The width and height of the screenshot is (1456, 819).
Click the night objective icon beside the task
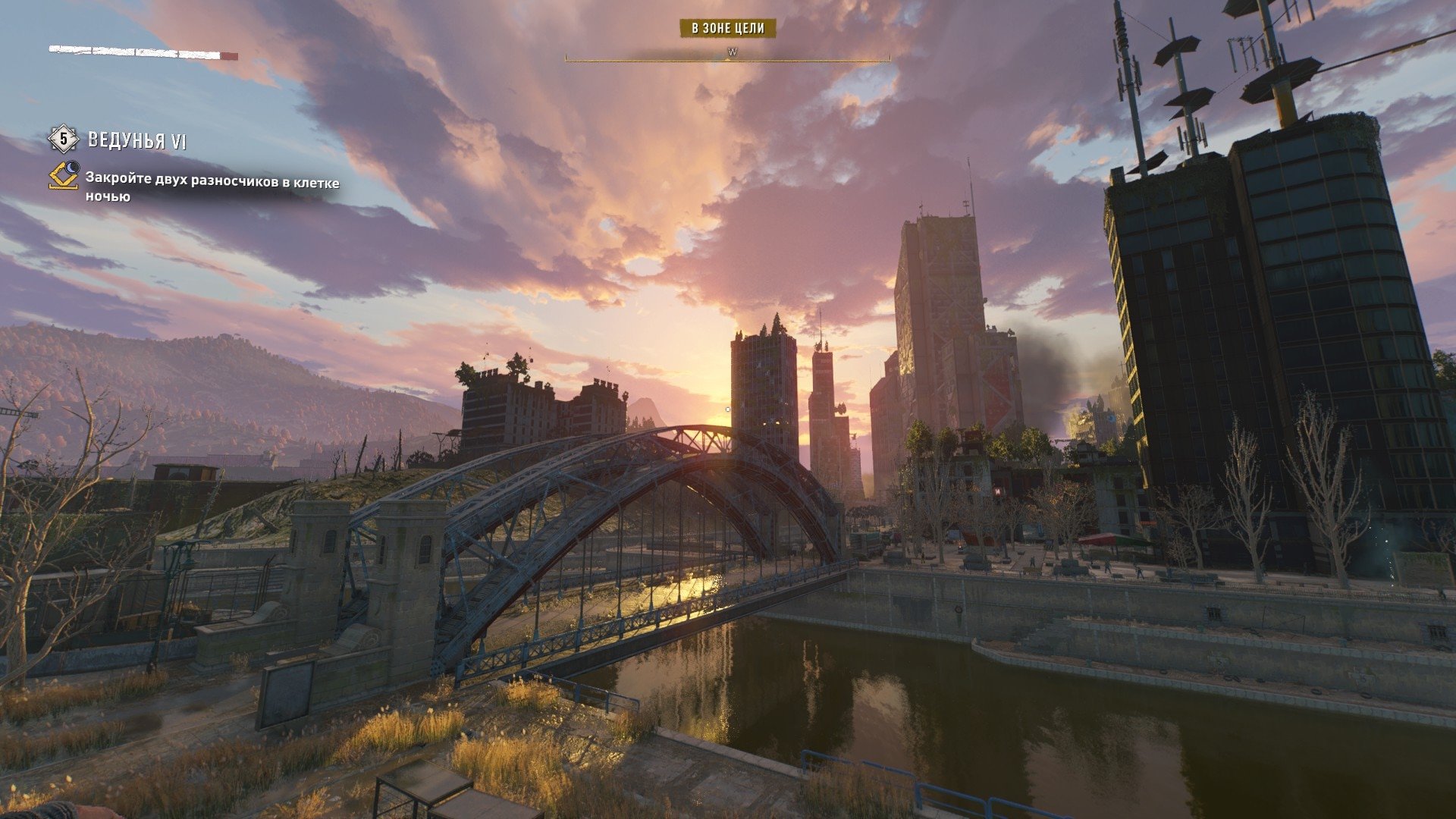pos(64,176)
